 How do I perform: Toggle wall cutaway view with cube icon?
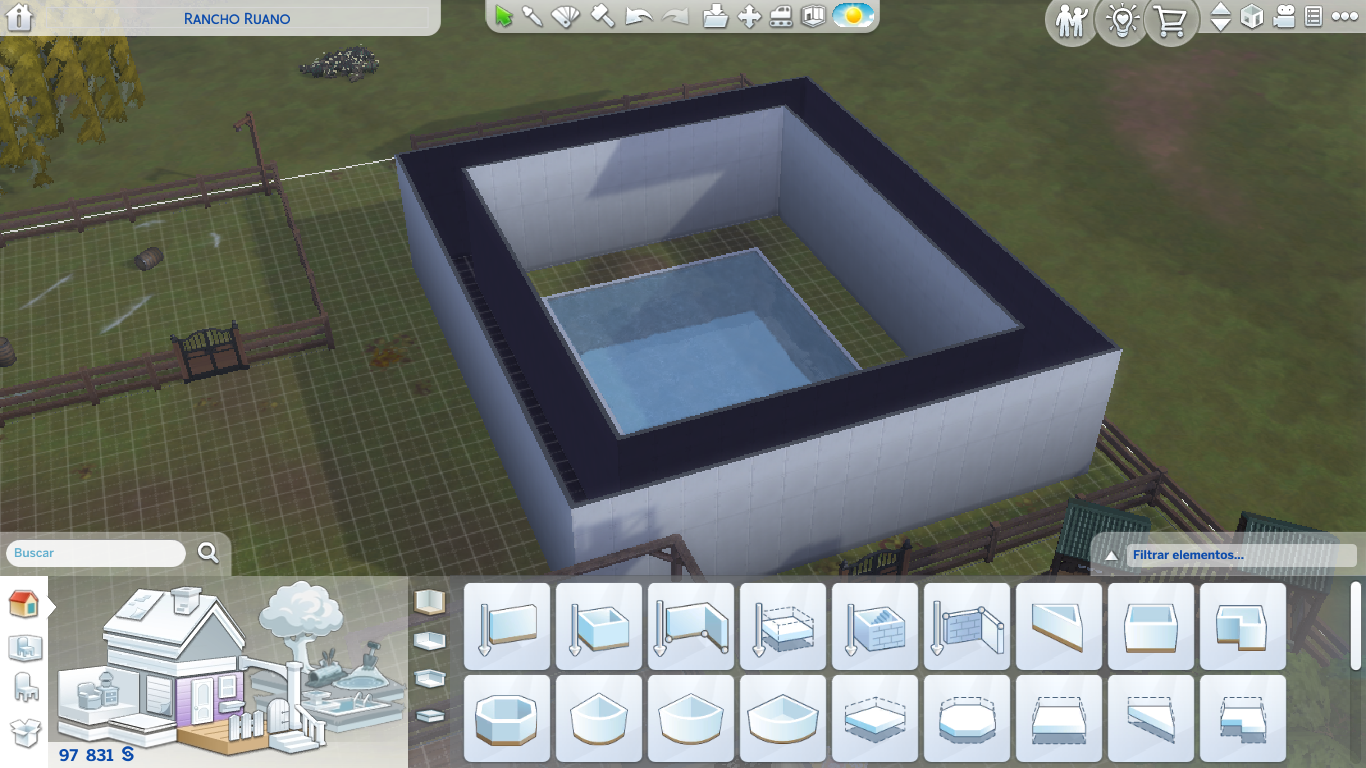click(x=1251, y=18)
